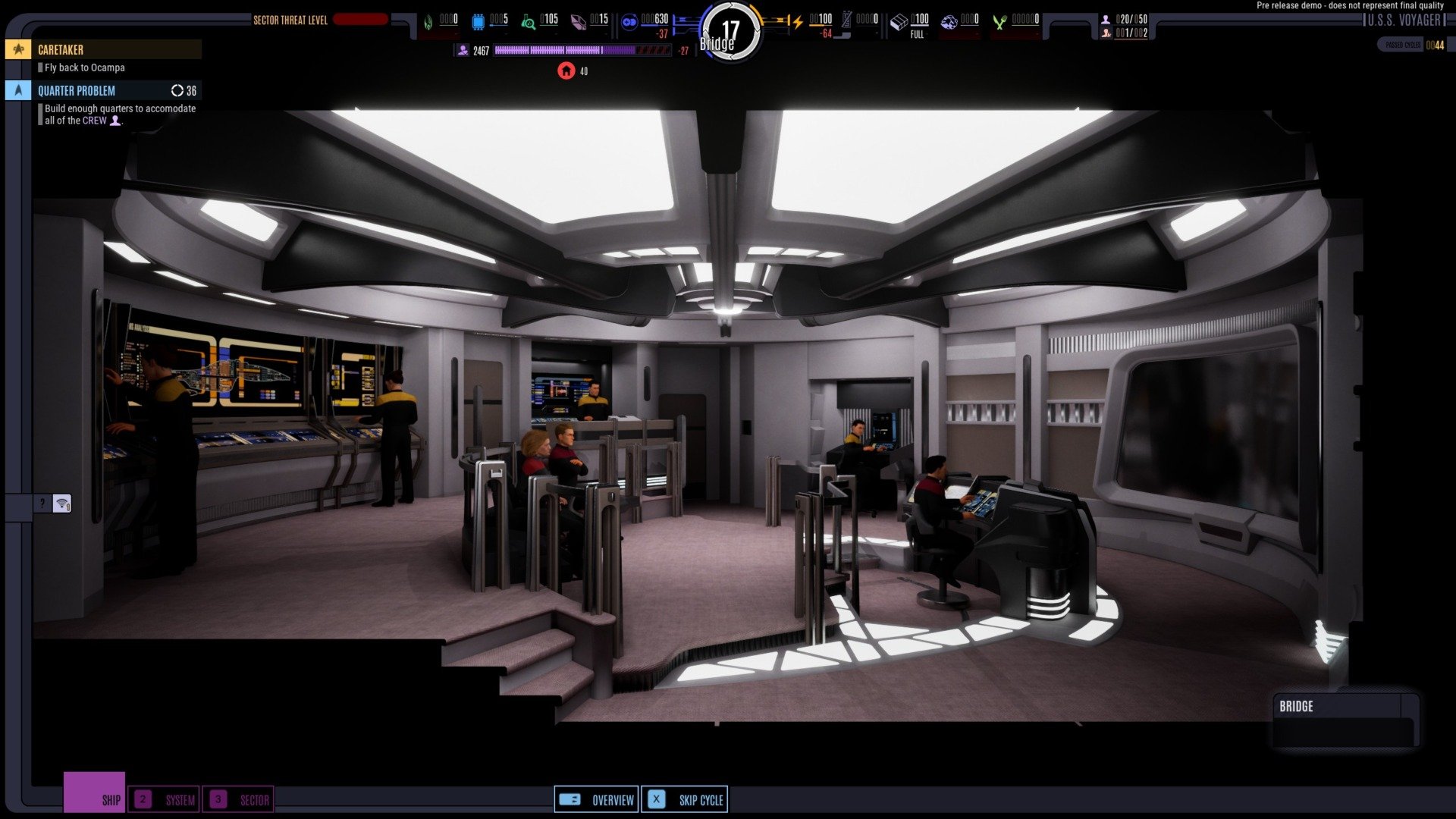The image size is (1456, 819).
Task: Select the Caretaker mission entry
Action: click(x=104, y=50)
